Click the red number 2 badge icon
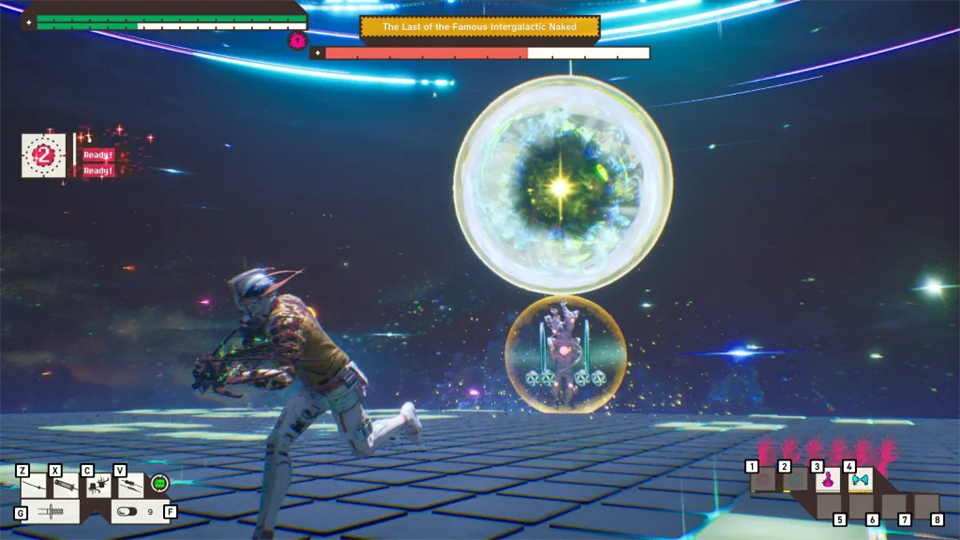 [44, 155]
